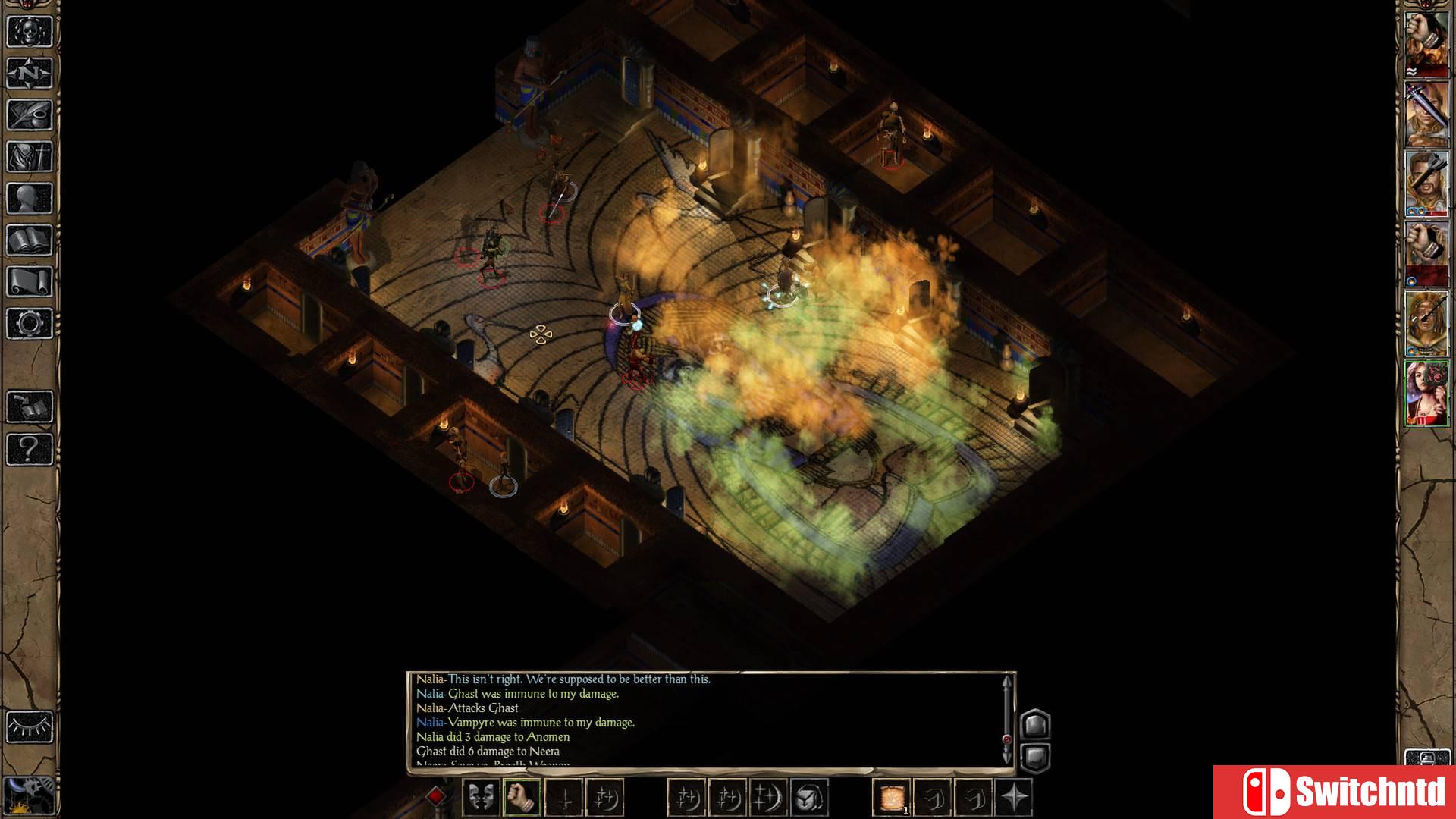This screenshot has height=819, width=1456.
Task: Activate the shield special ability icon
Action: pos(807,796)
